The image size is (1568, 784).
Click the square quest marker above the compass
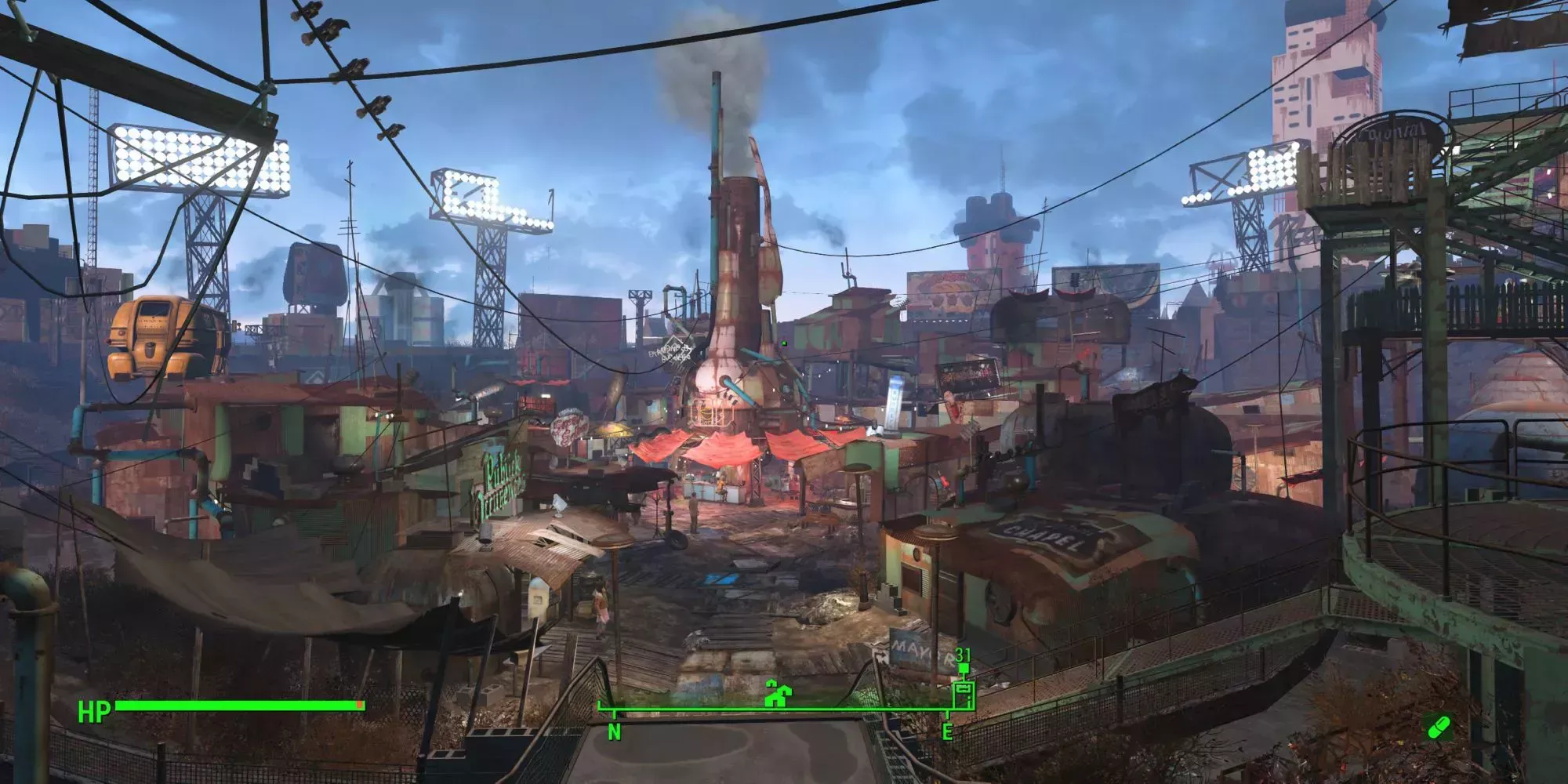[964, 669]
